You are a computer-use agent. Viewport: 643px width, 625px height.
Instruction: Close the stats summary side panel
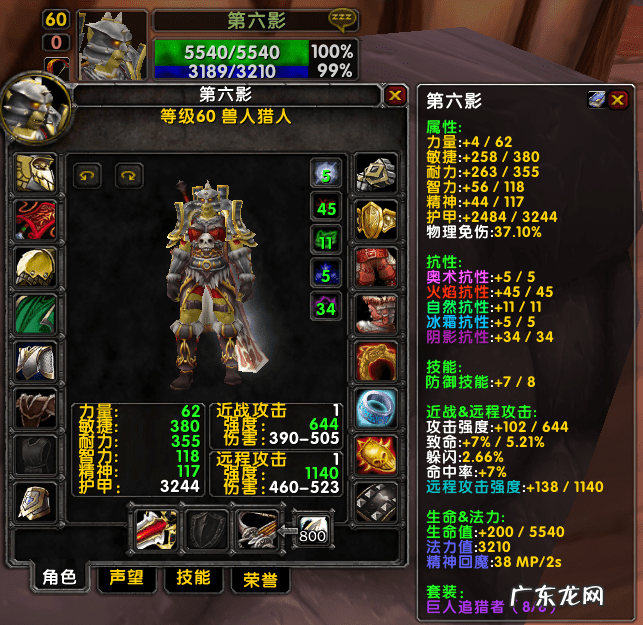pos(619,100)
